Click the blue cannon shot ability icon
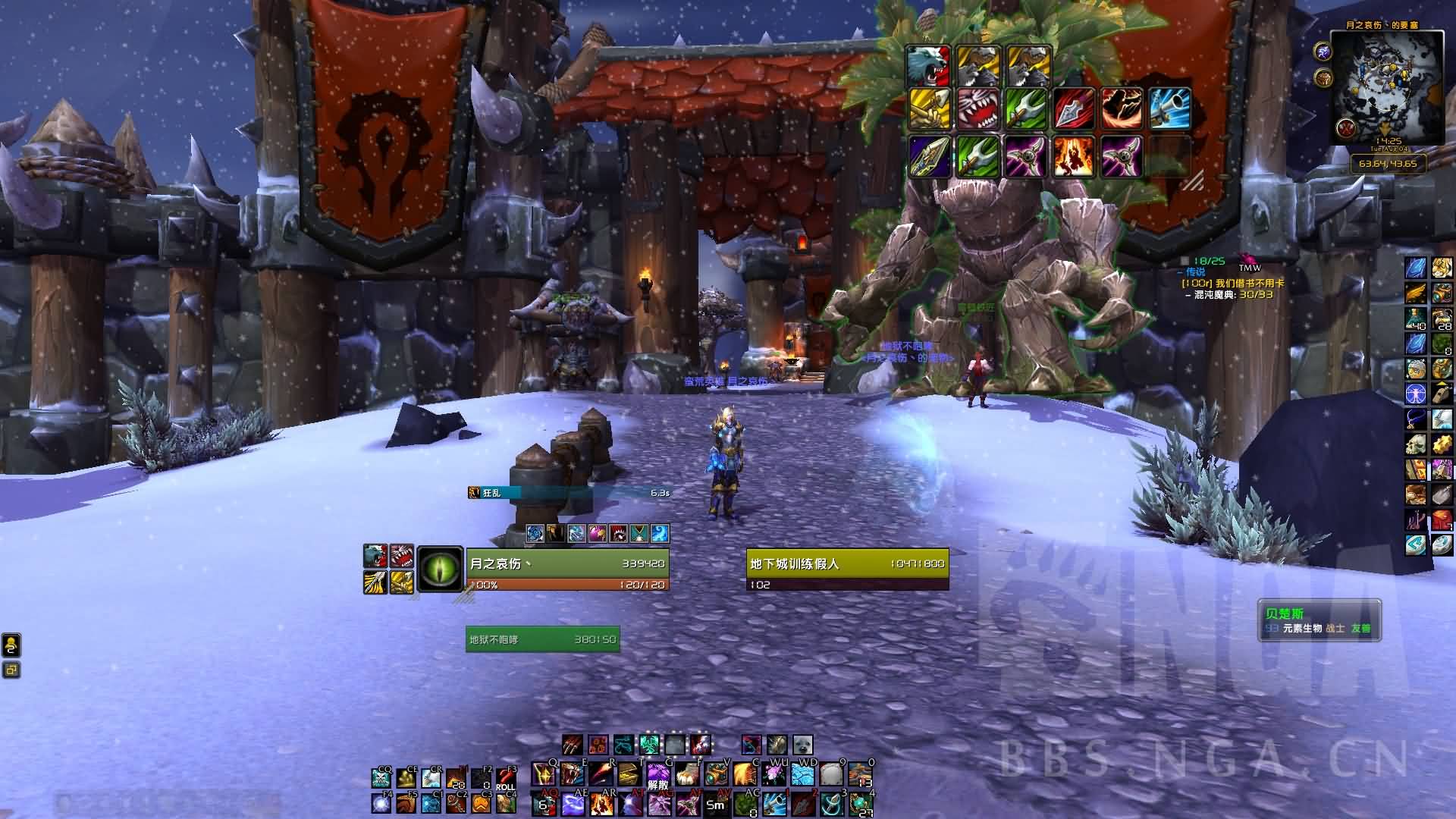The image size is (1456, 819). (1168, 109)
